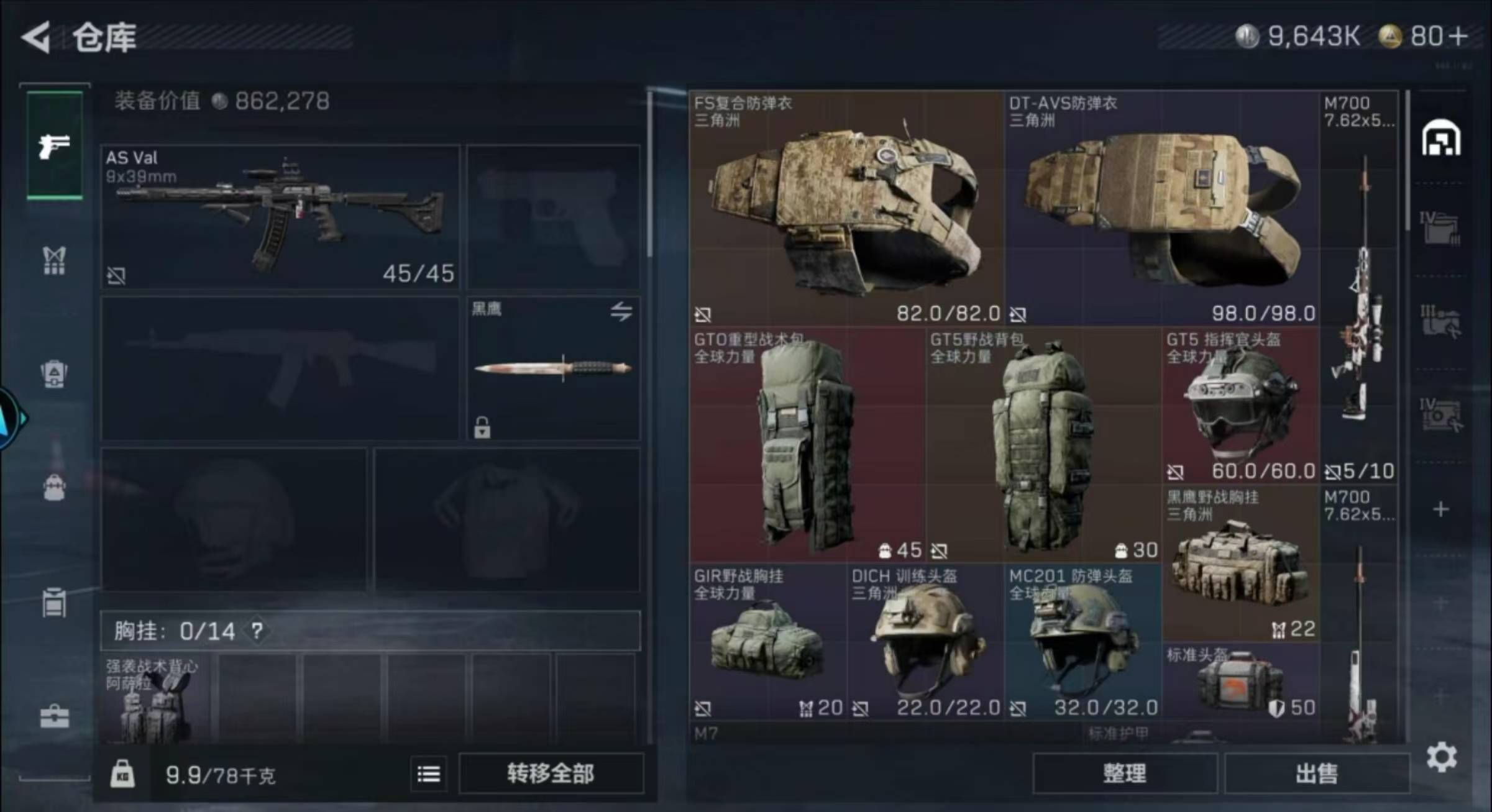Select the FS复合防弹衣 armor item
Viewport: 1492px width, 812px height.
(x=846, y=208)
